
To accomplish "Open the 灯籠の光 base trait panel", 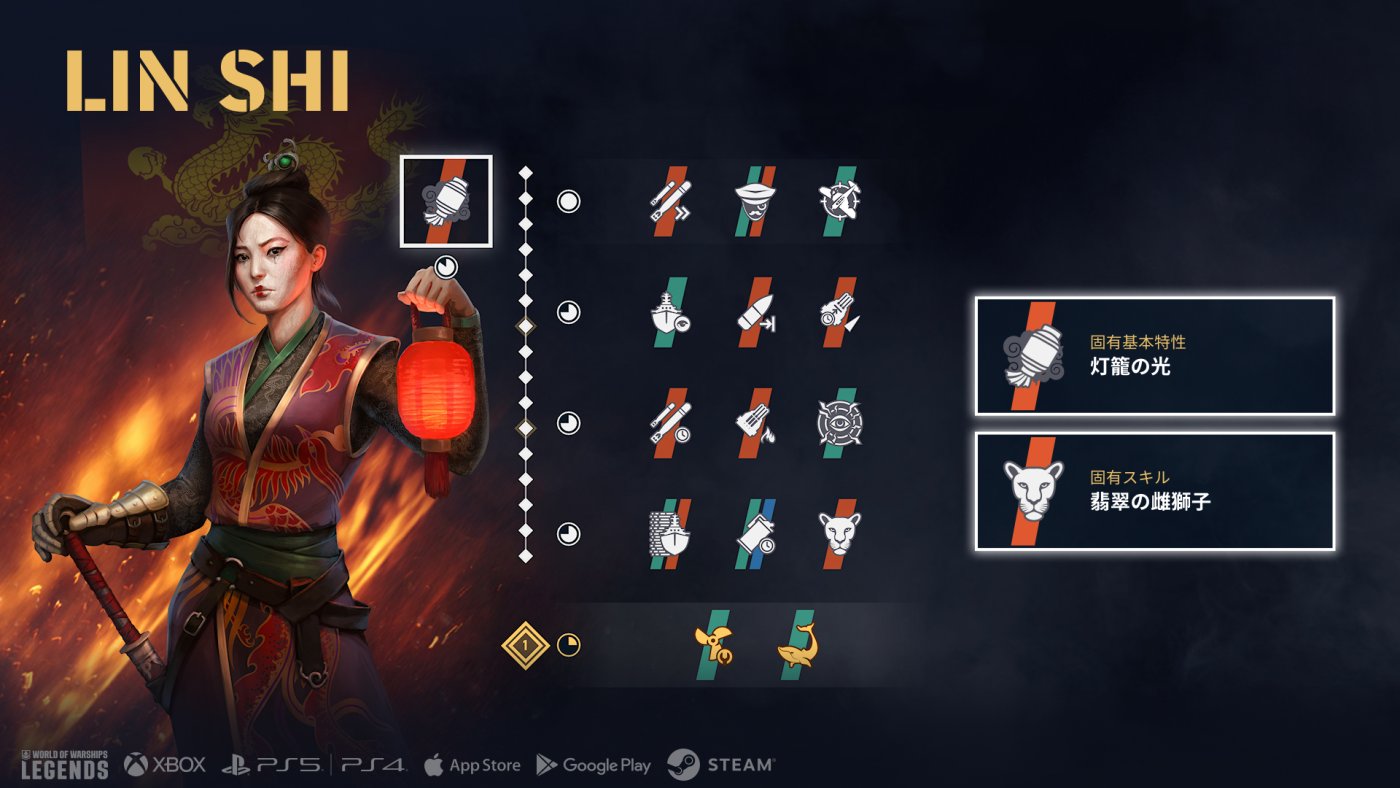I will (x=1155, y=356).
